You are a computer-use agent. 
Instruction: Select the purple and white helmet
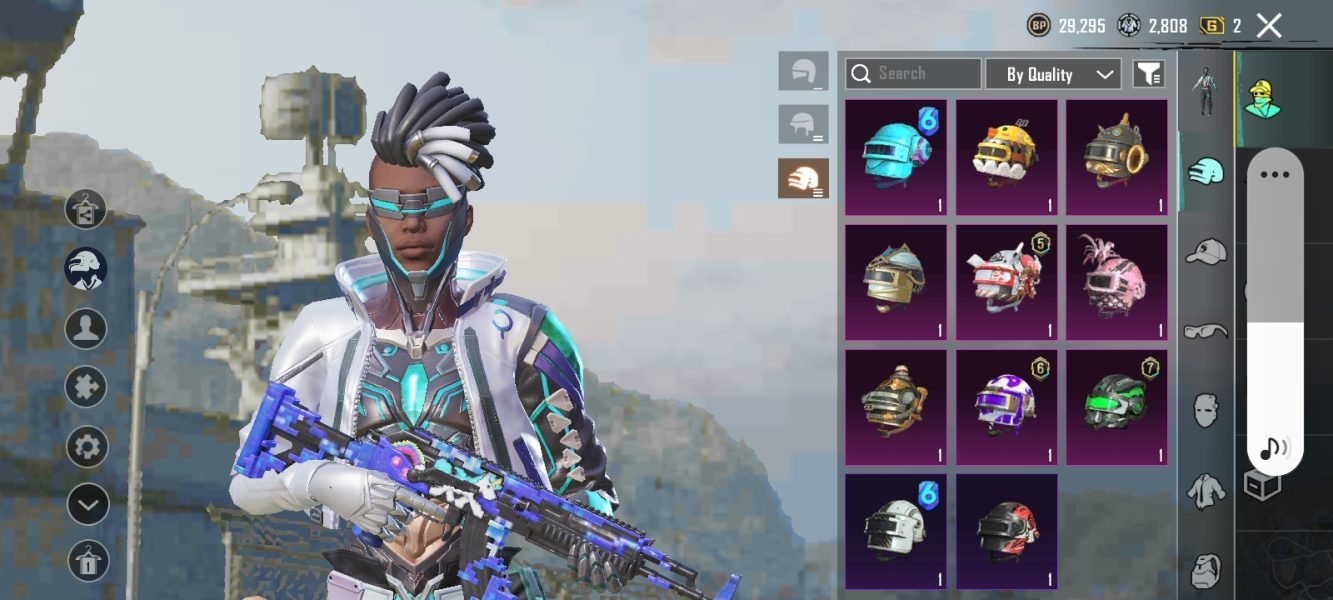1006,407
